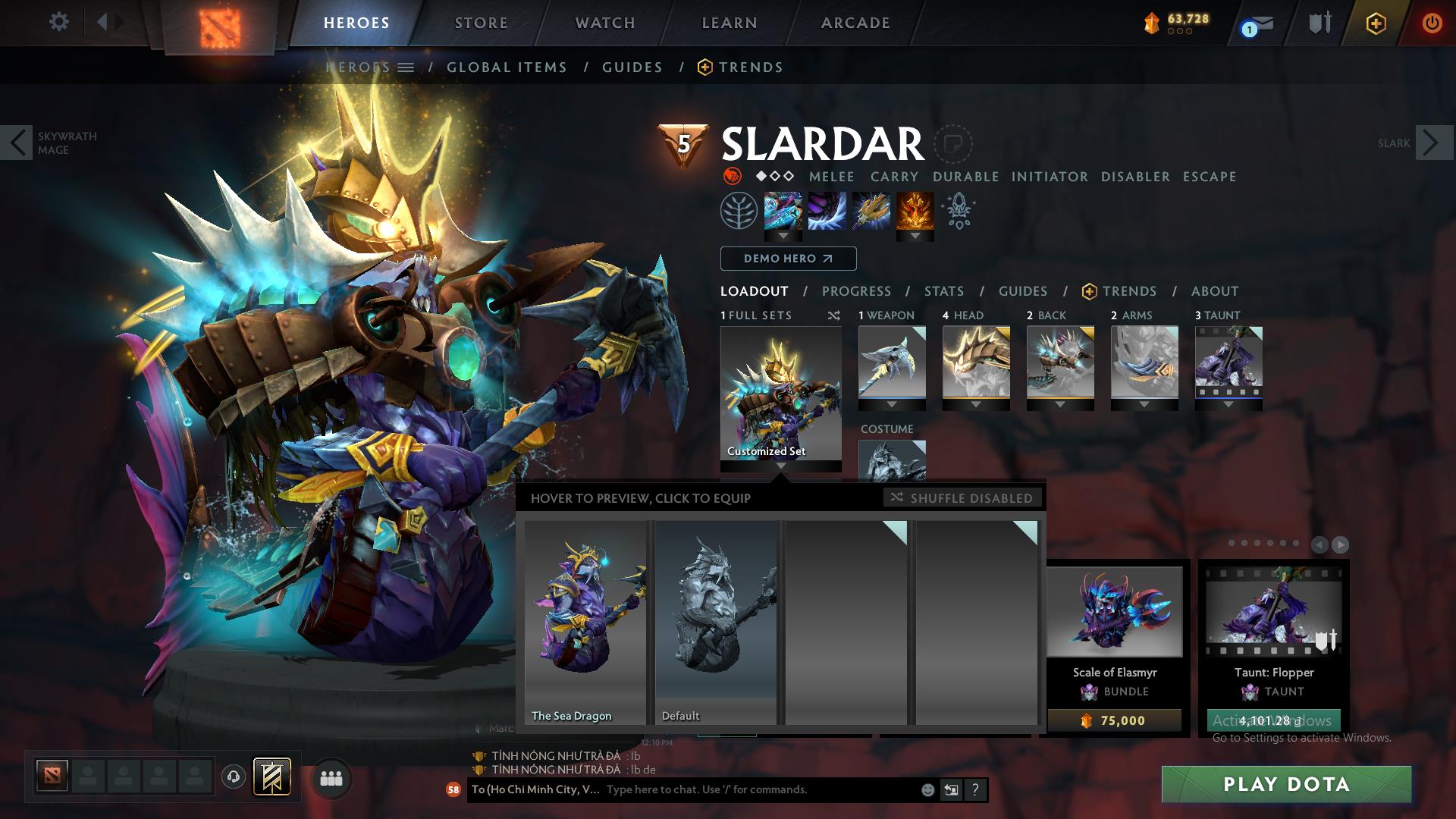Switch to the STATS tab
Image resolution: width=1456 pixels, height=819 pixels.
pyautogui.click(x=943, y=291)
